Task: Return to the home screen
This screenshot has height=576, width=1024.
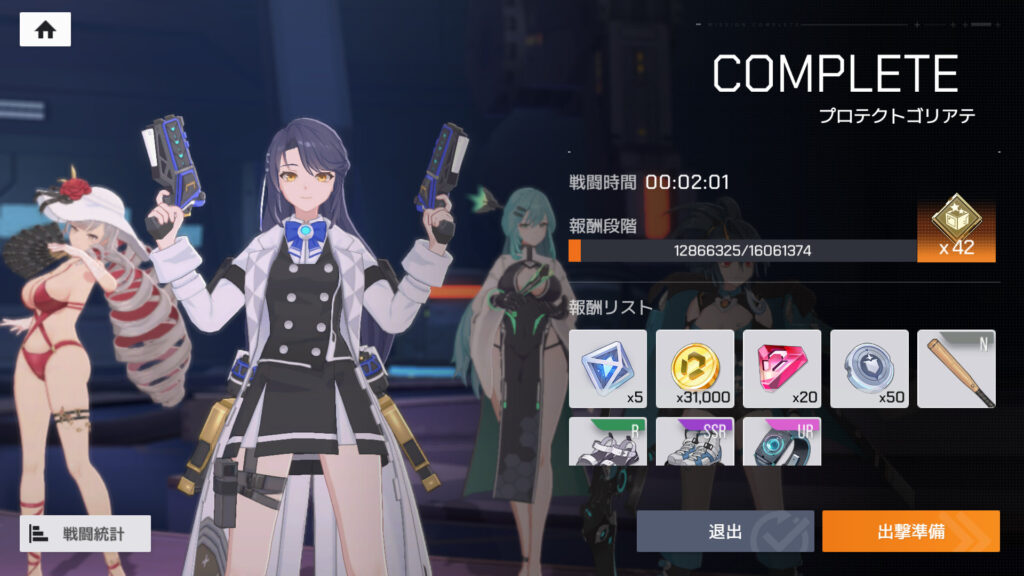Action: tap(45, 30)
